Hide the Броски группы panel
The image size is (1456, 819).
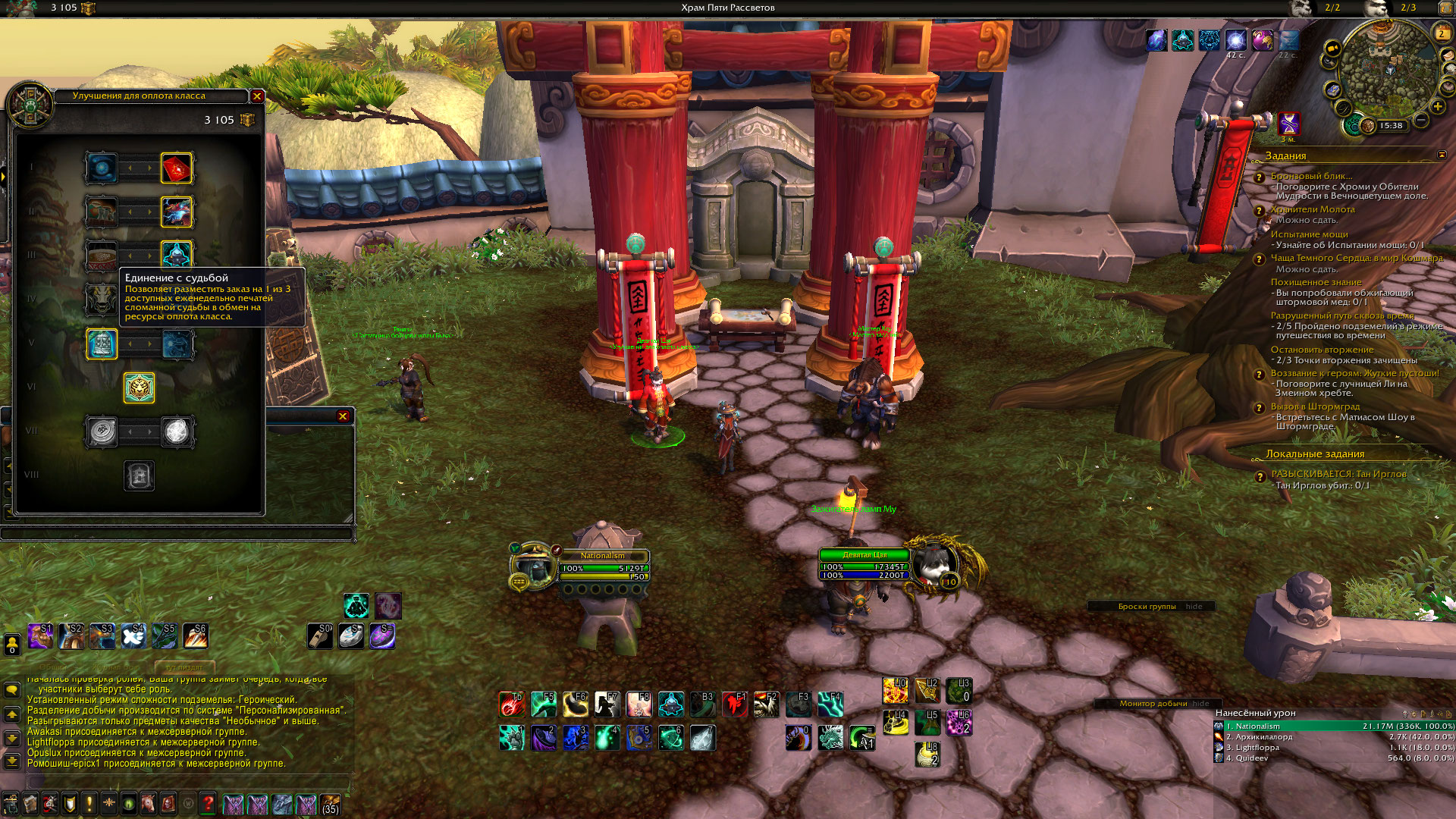tap(1194, 607)
